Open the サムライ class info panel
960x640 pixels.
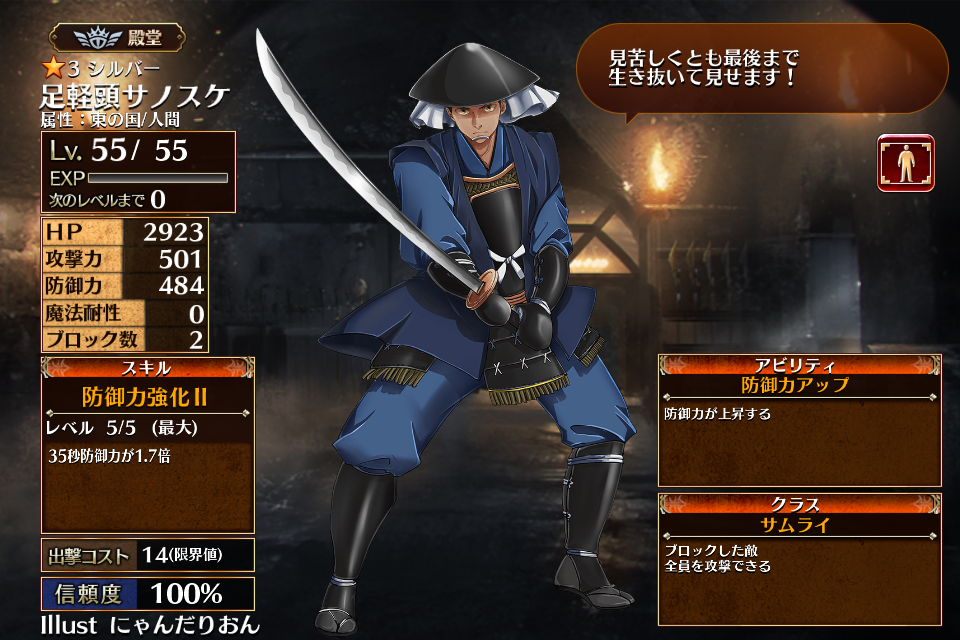click(x=799, y=557)
